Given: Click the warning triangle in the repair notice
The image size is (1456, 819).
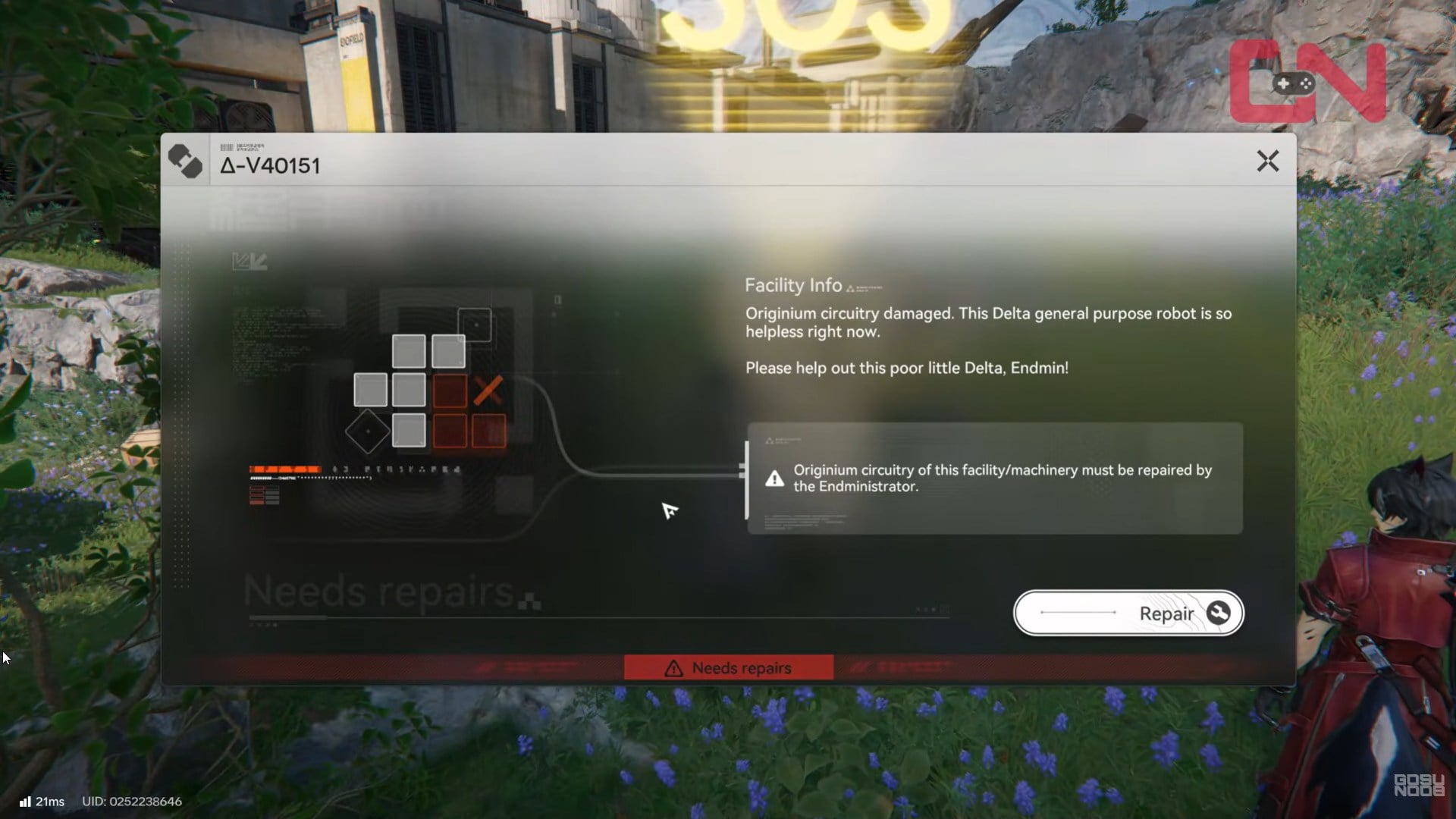Looking at the screenshot, I should [773, 477].
